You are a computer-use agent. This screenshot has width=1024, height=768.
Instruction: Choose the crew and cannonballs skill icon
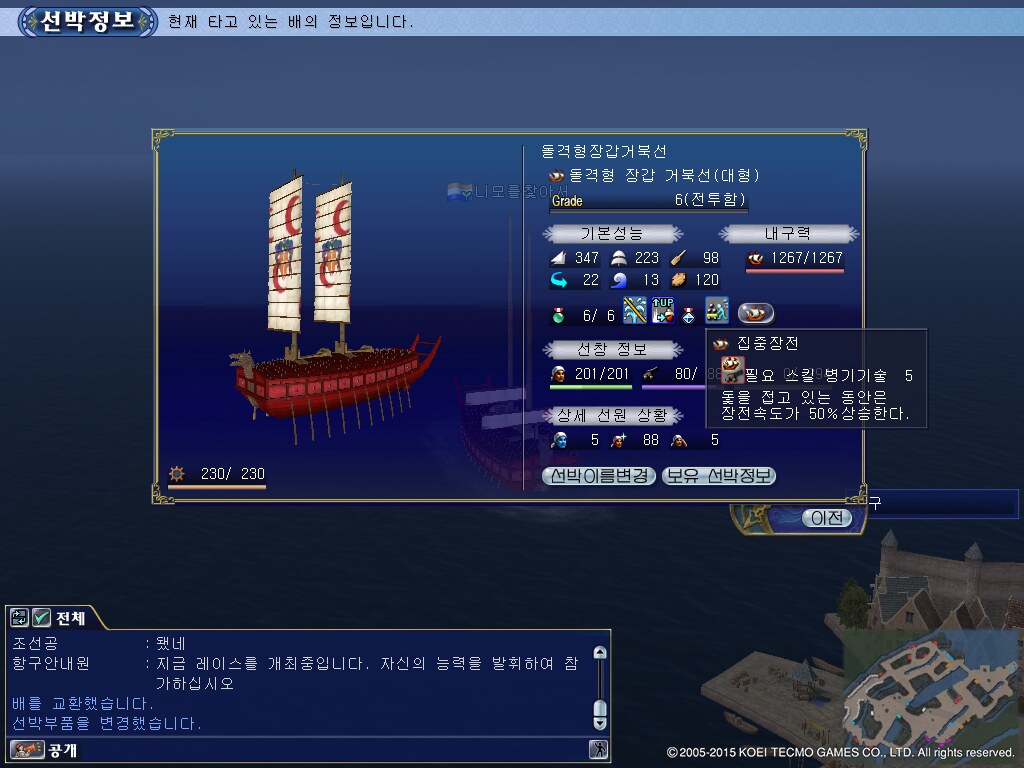click(716, 311)
